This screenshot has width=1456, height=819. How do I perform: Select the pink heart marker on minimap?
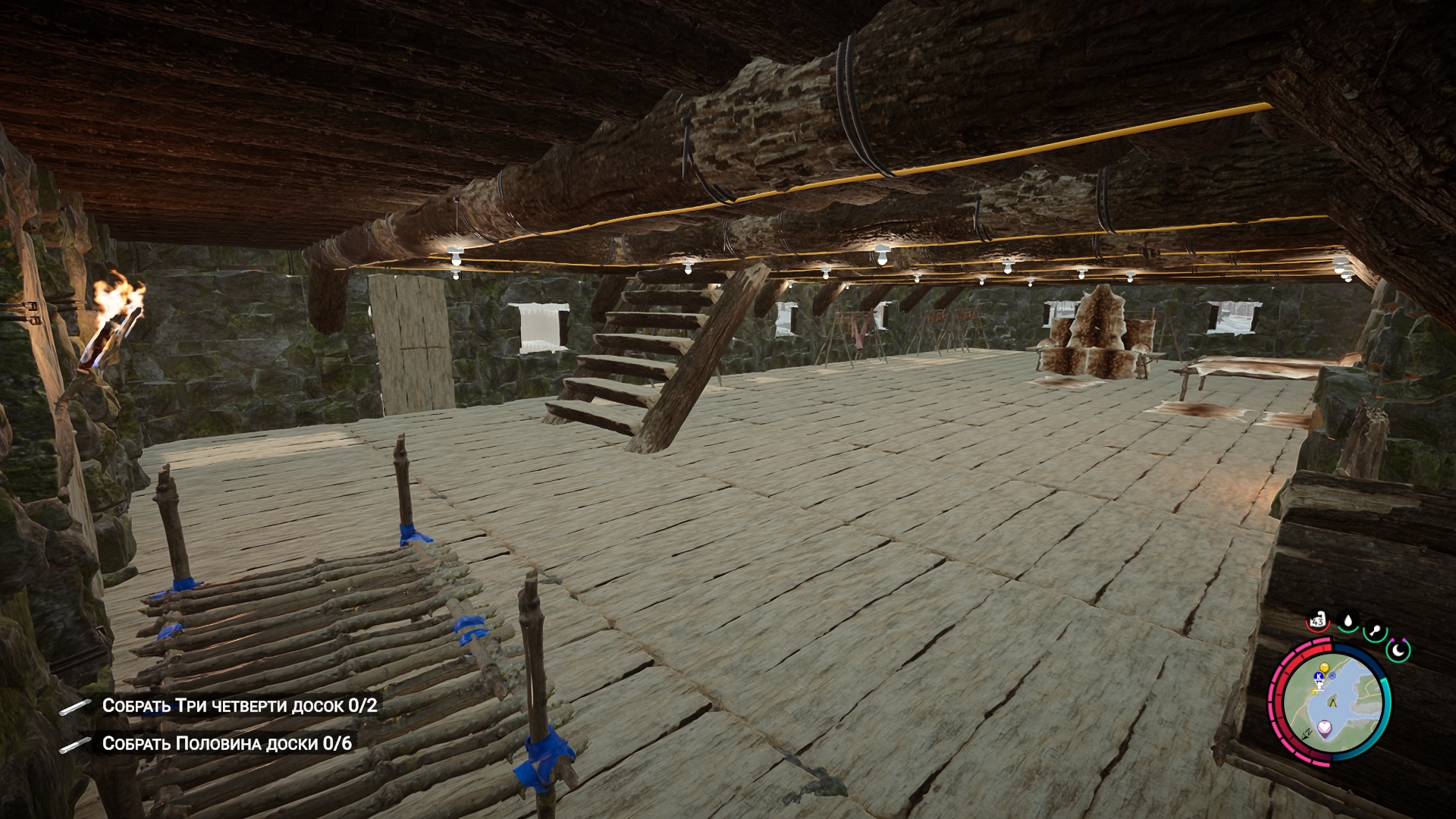point(1325,727)
